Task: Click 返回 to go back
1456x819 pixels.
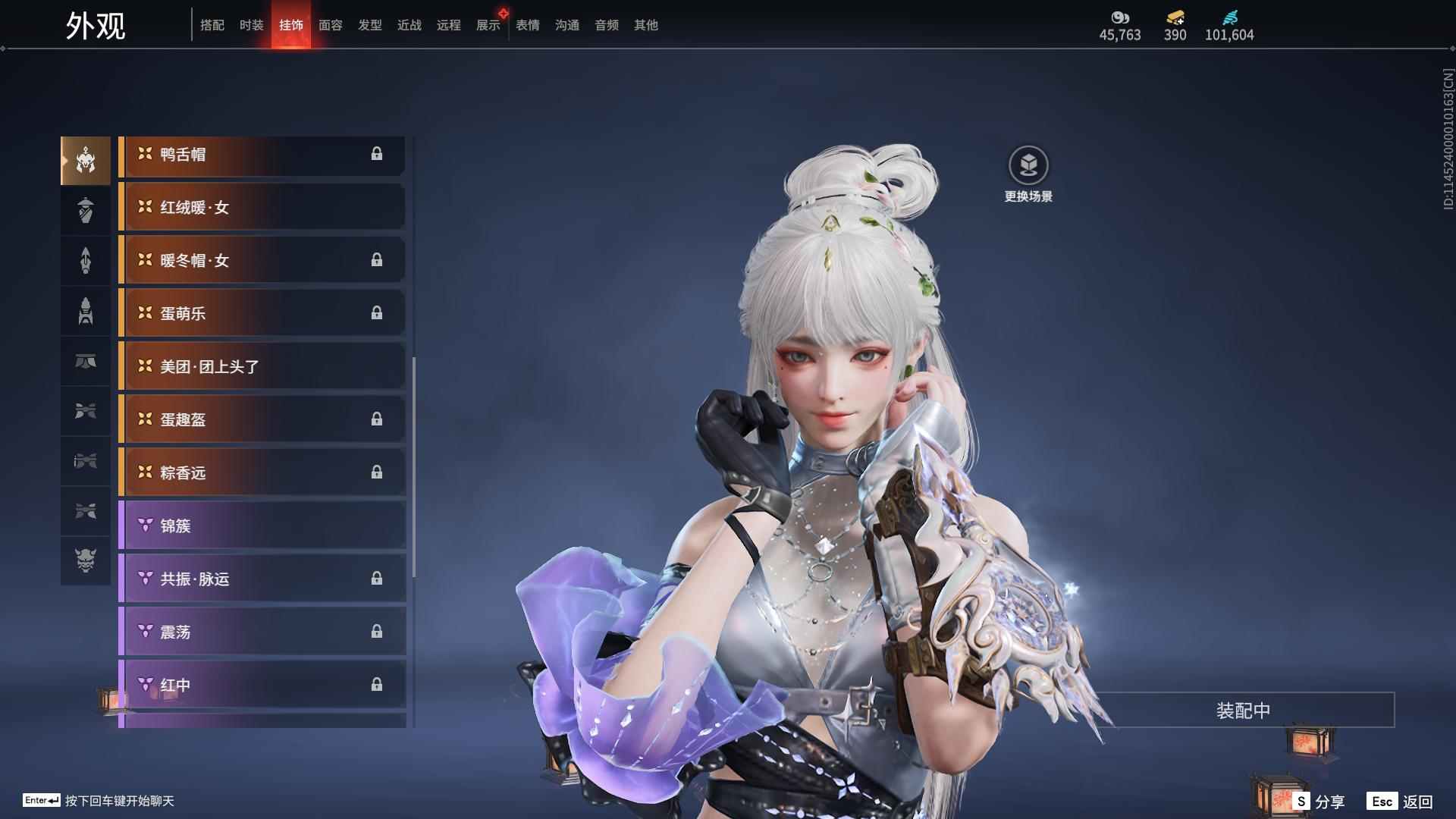Action: point(1401,802)
